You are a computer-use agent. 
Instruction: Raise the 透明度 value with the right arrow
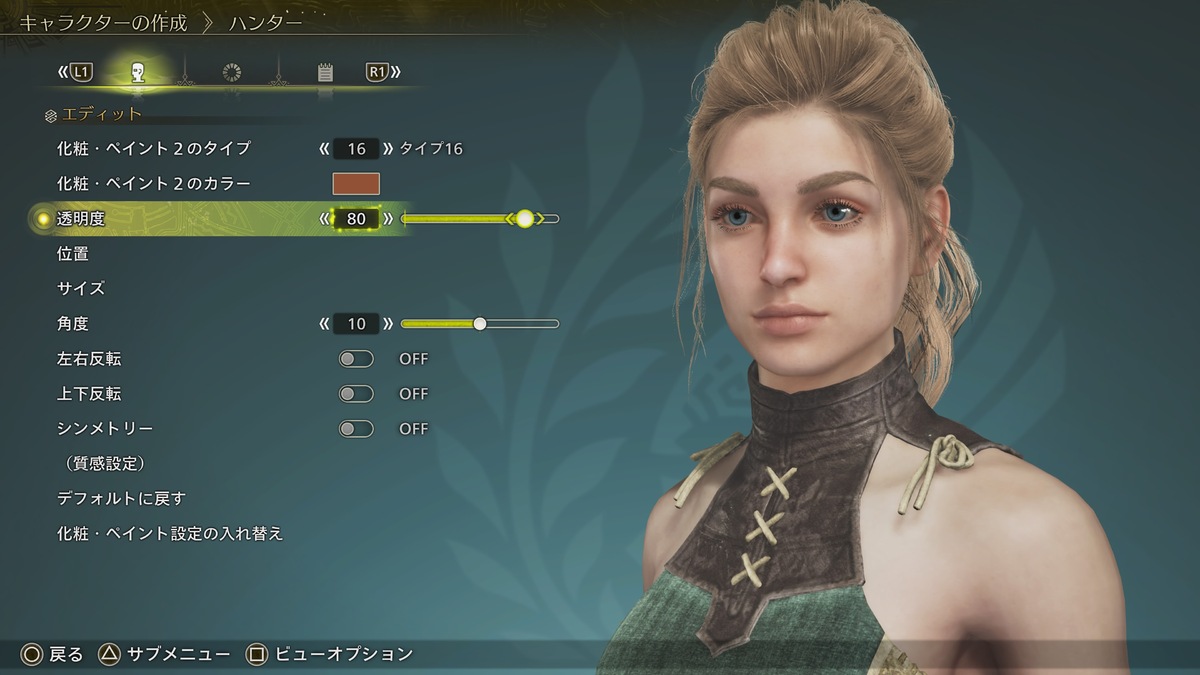389,219
